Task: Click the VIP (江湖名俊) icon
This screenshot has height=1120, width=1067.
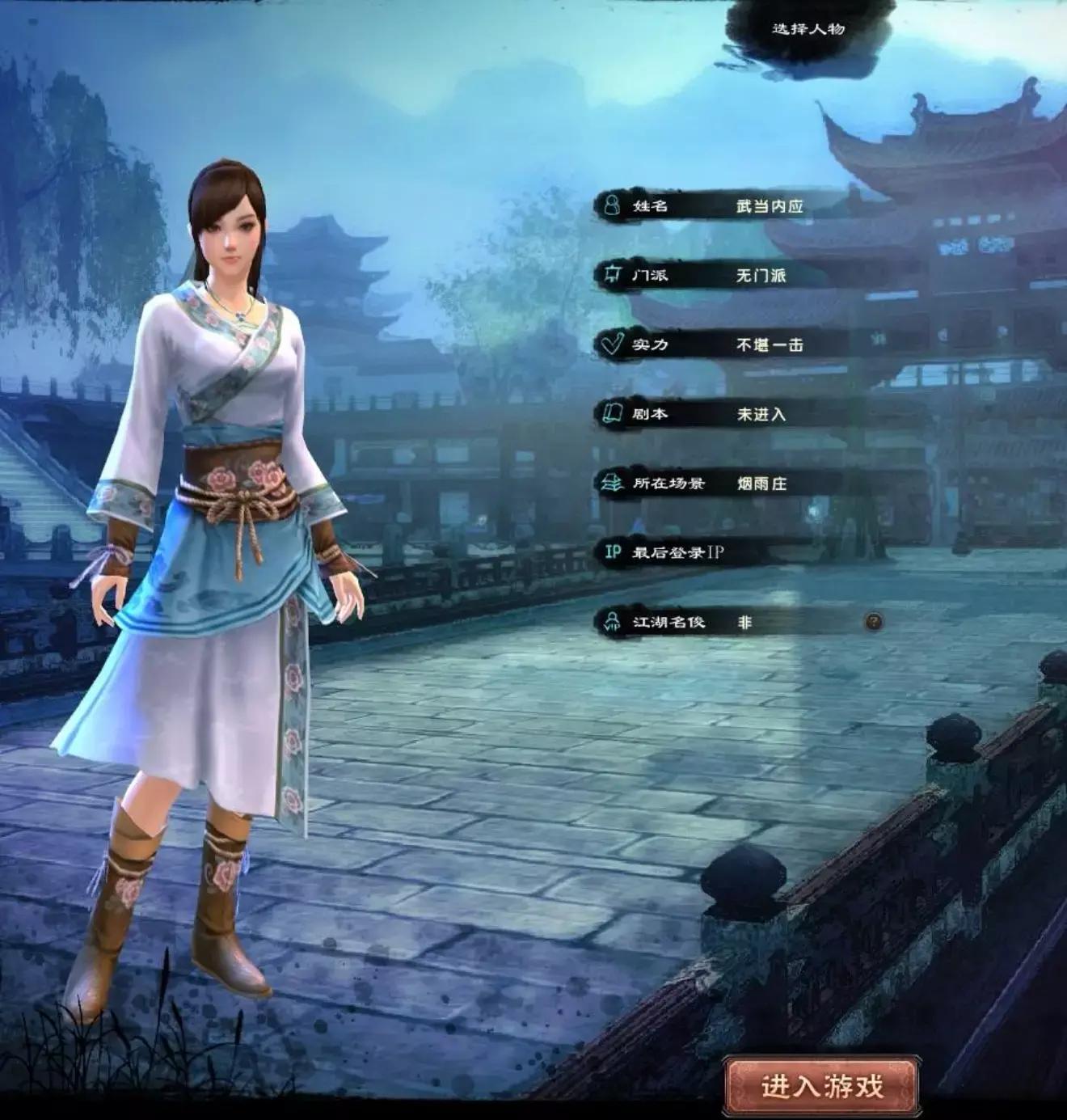Action: pos(612,623)
